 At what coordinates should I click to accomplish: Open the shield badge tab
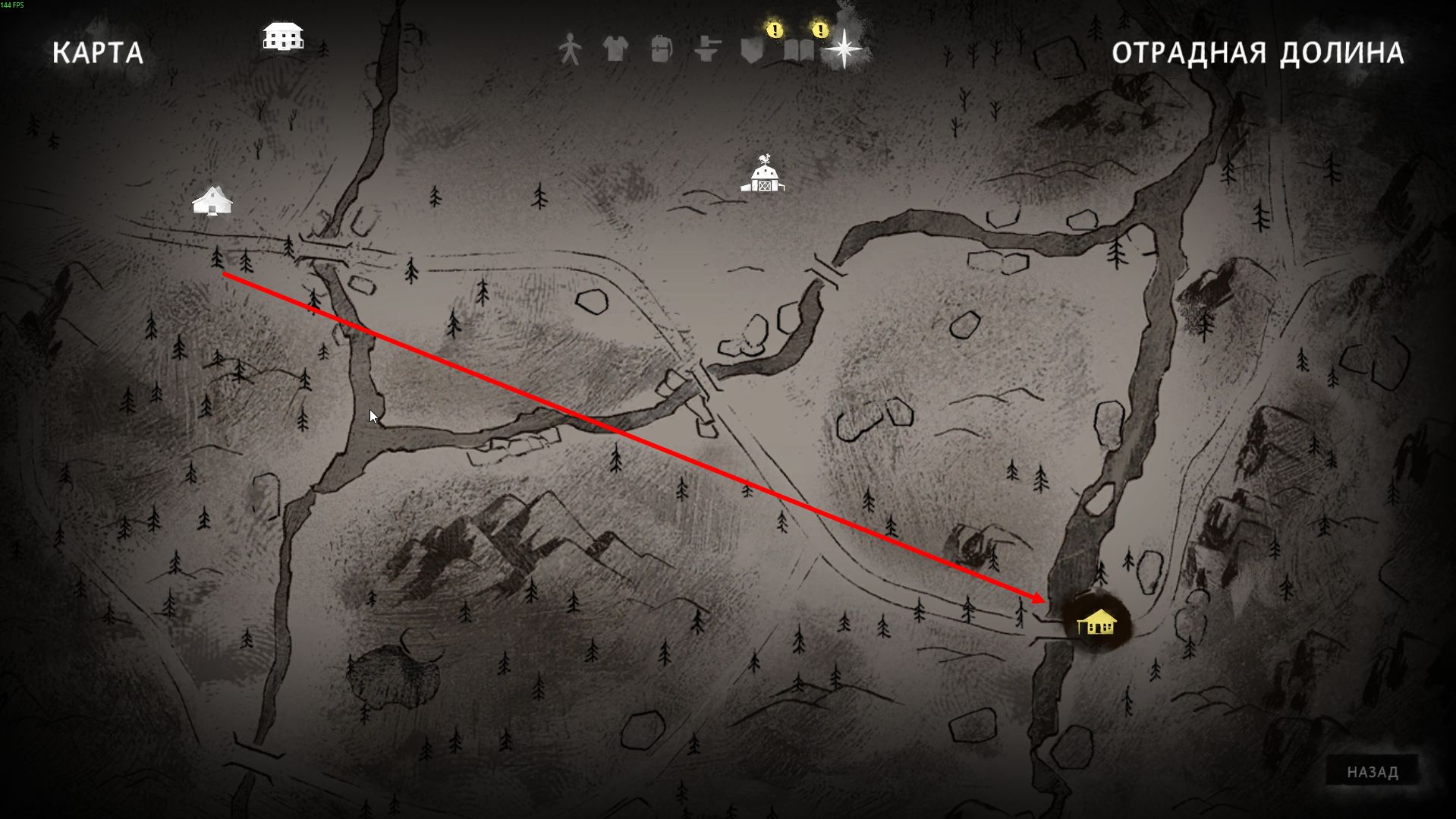tap(752, 50)
